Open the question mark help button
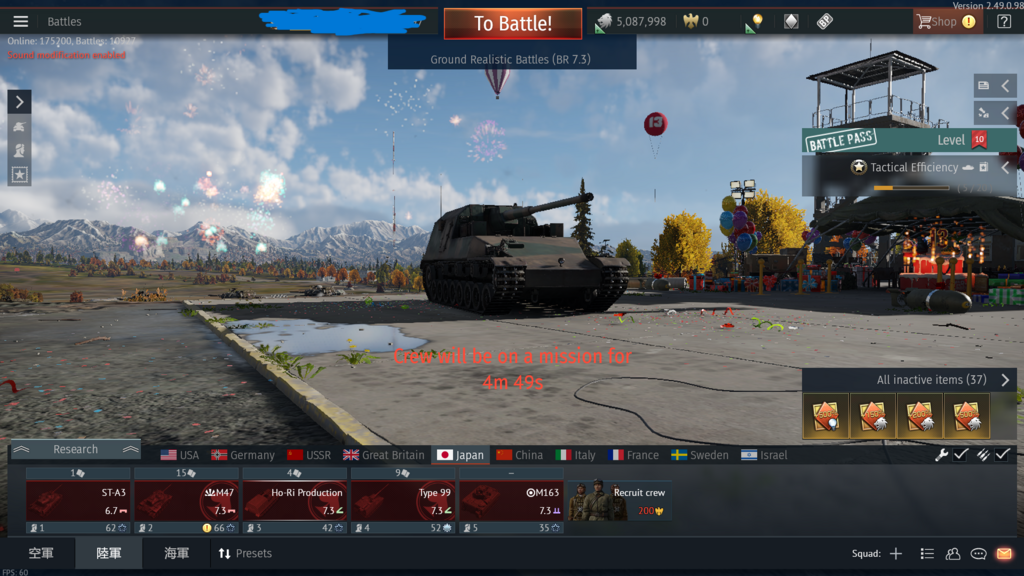 click(1004, 22)
